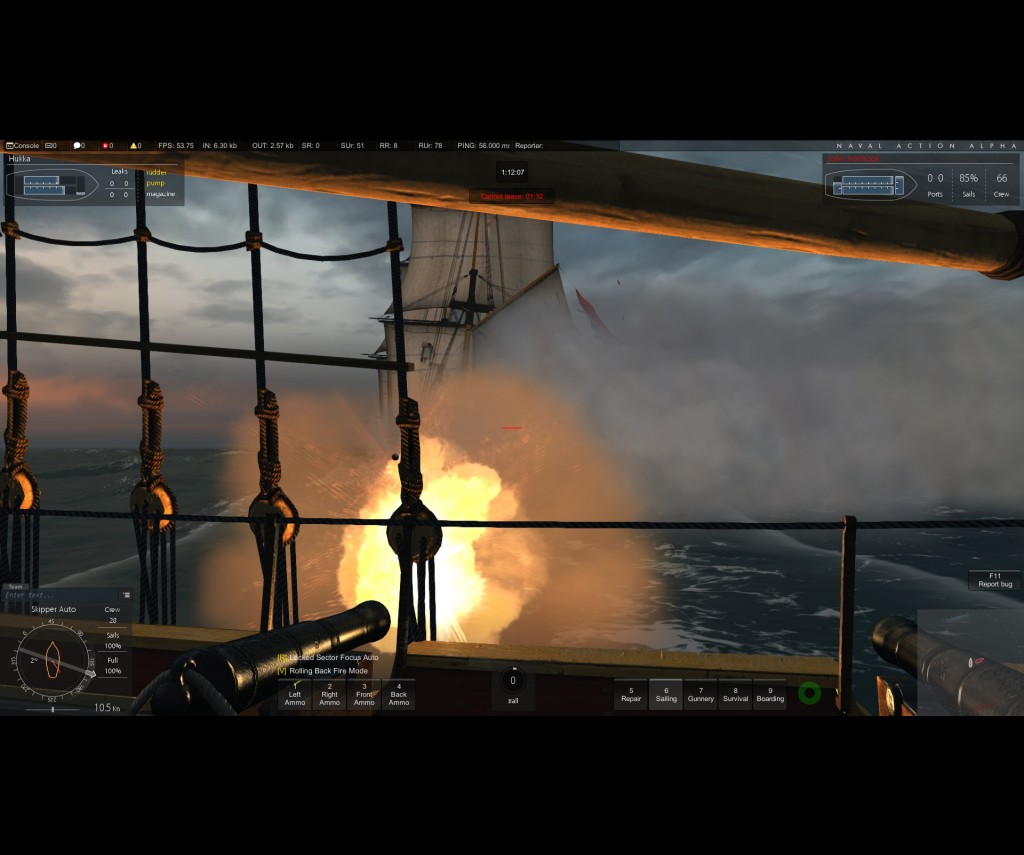Select the enemy ship status panel
Image resolution: width=1024 pixels, height=855 pixels.
pyautogui.click(x=918, y=180)
